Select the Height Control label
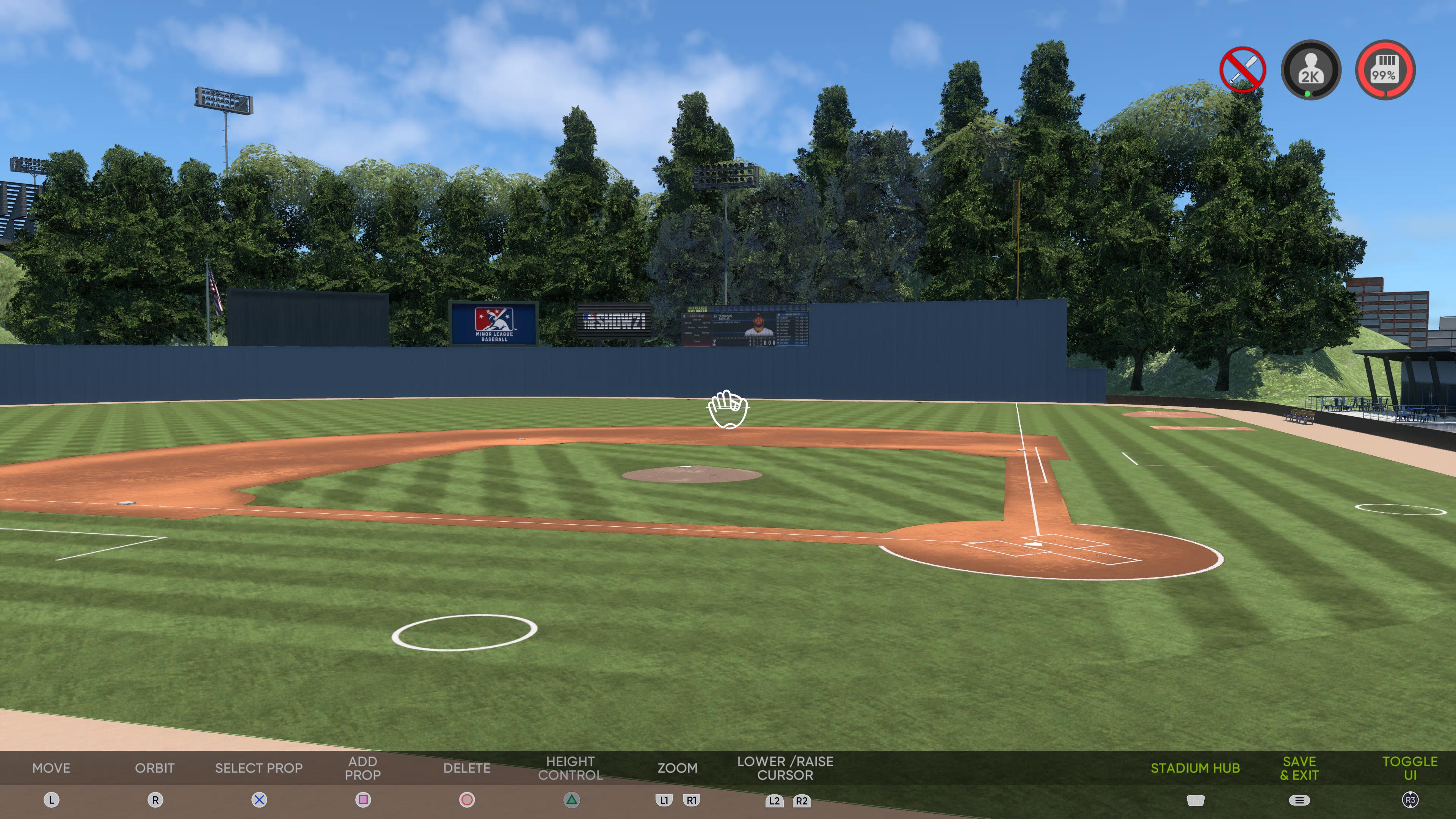Viewport: 1456px width, 819px height. coord(570,768)
